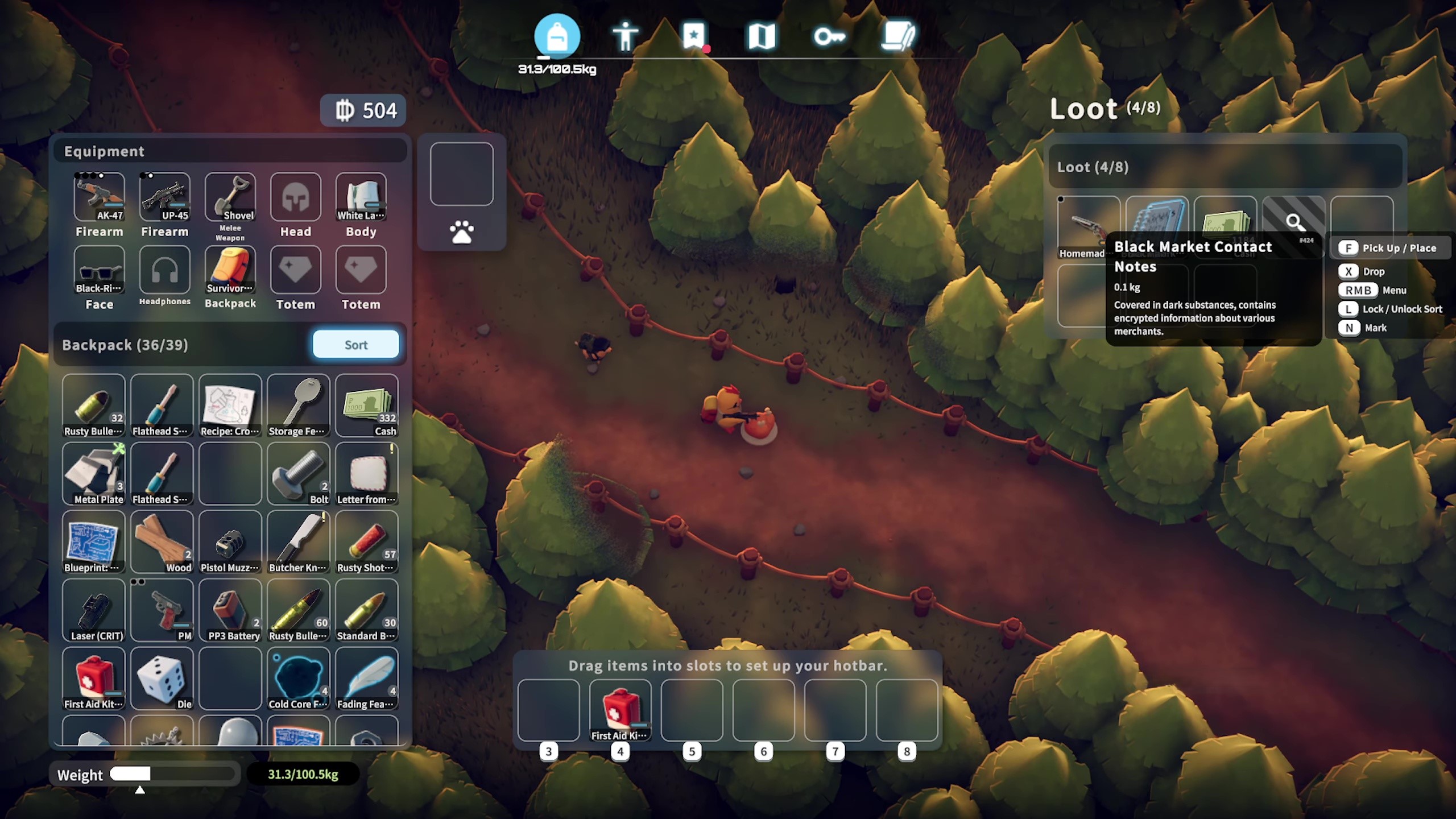
Task: Open the keys tab
Action: 829,37
